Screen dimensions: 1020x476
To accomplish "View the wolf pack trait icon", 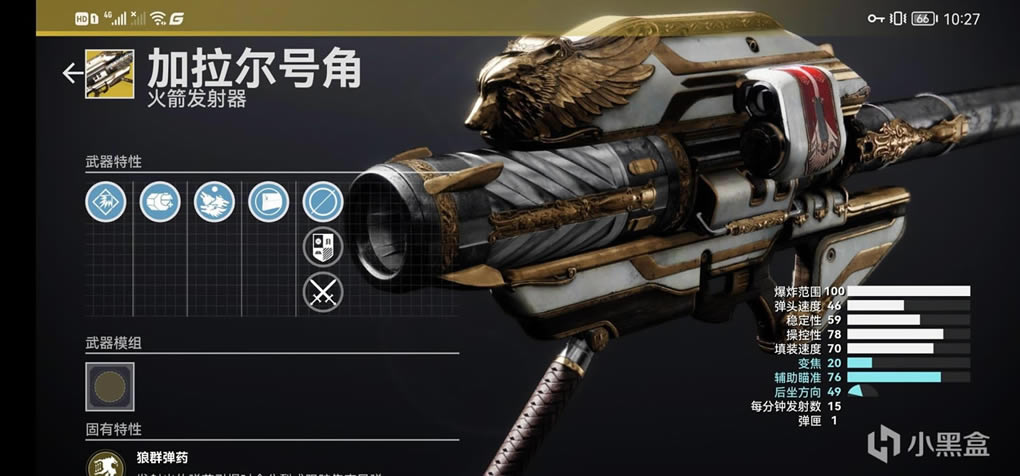I will (214, 203).
